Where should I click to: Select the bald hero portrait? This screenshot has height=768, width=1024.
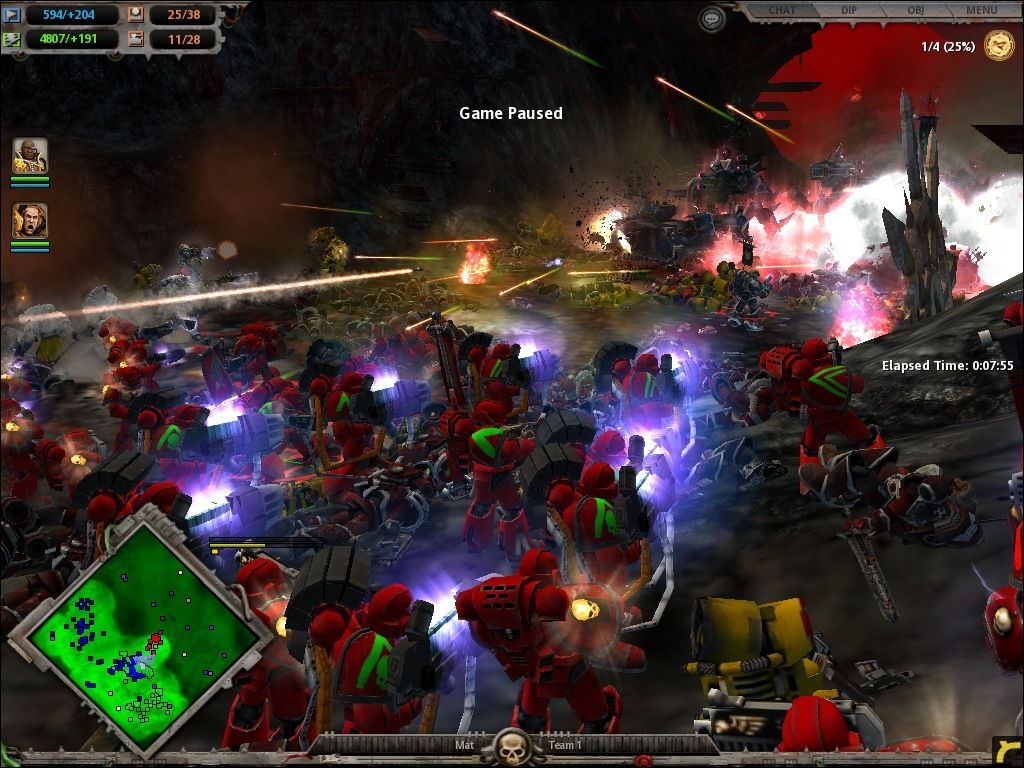(30, 157)
